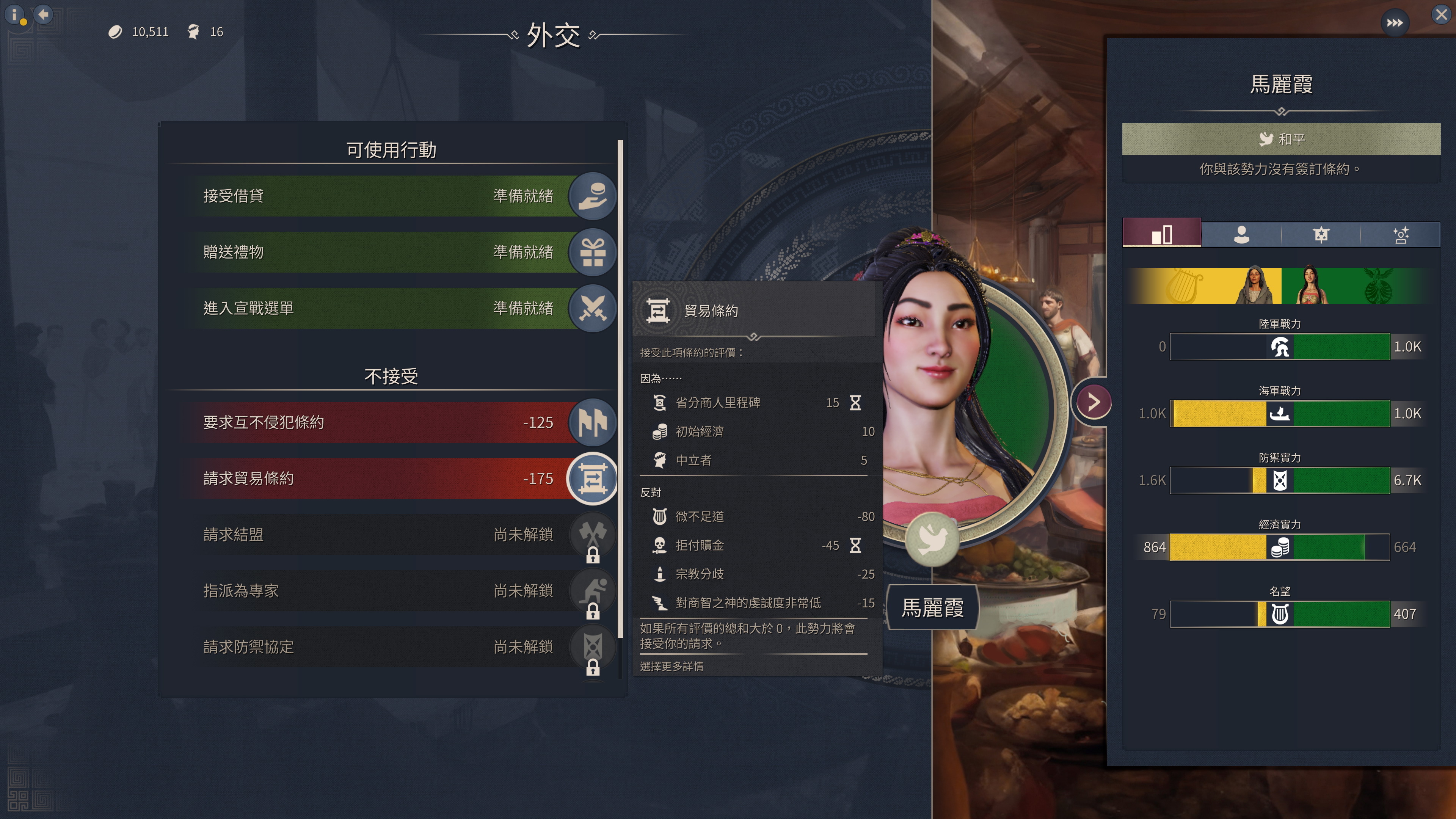This screenshot has width=1456, height=819.
Task: Select the accept loan hand icon
Action: (x=592, y=196)
